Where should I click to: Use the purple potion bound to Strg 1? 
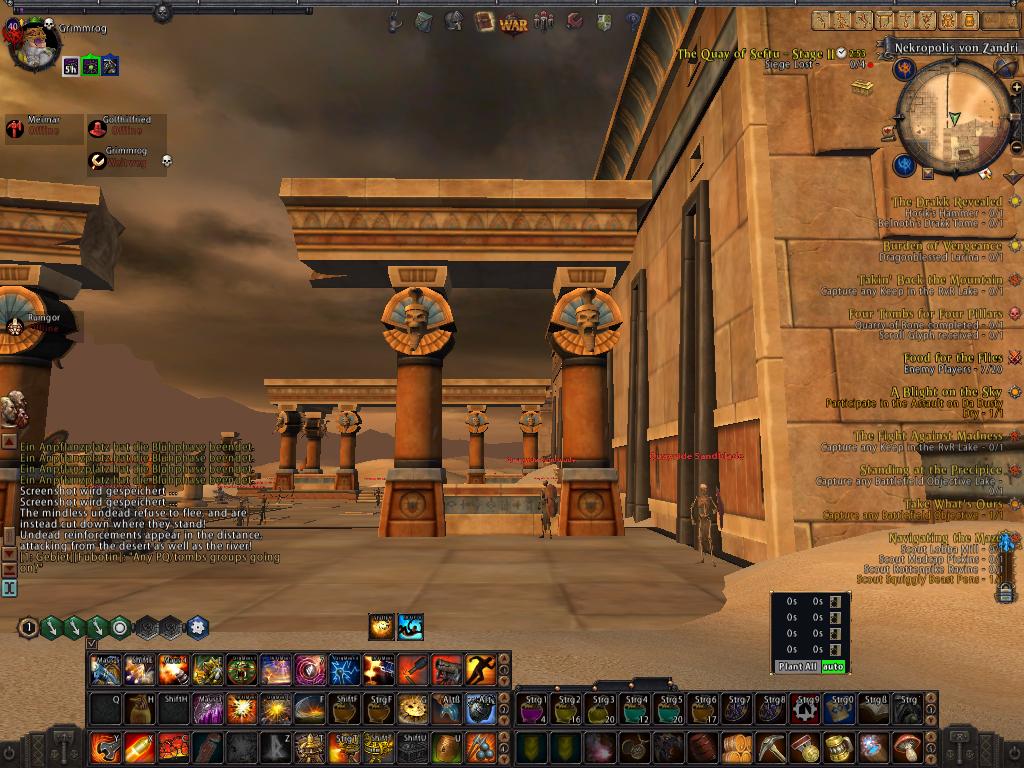pos(532,708)
